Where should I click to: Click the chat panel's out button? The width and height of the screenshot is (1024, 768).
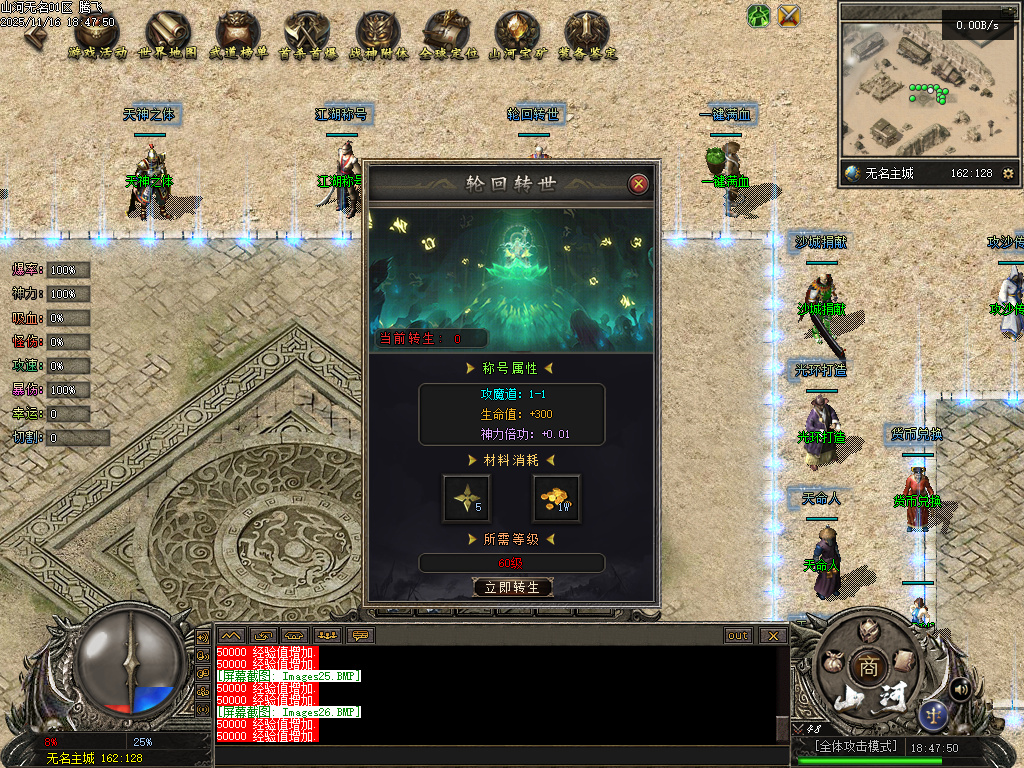(738, 635)
